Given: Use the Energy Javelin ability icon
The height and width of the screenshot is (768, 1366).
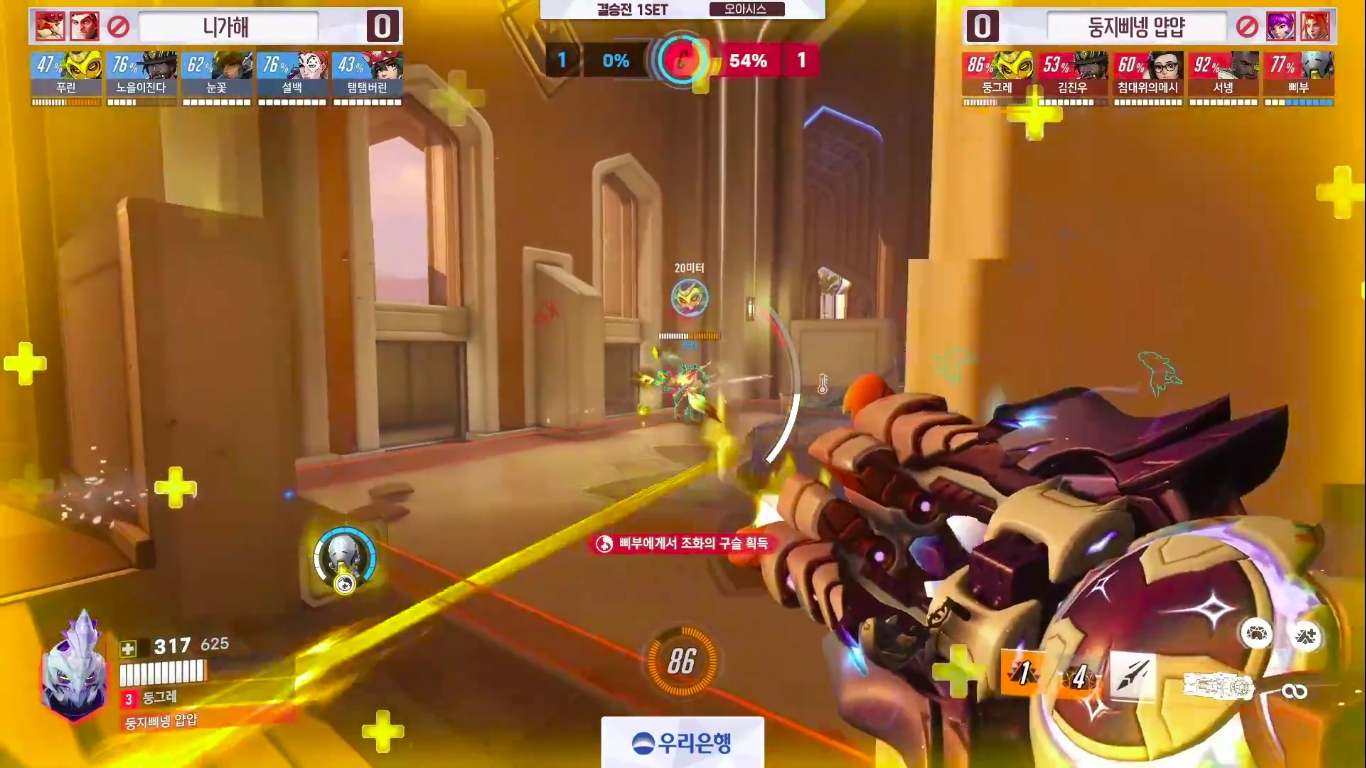Looking at the screenshot, I should point(1133,678).
